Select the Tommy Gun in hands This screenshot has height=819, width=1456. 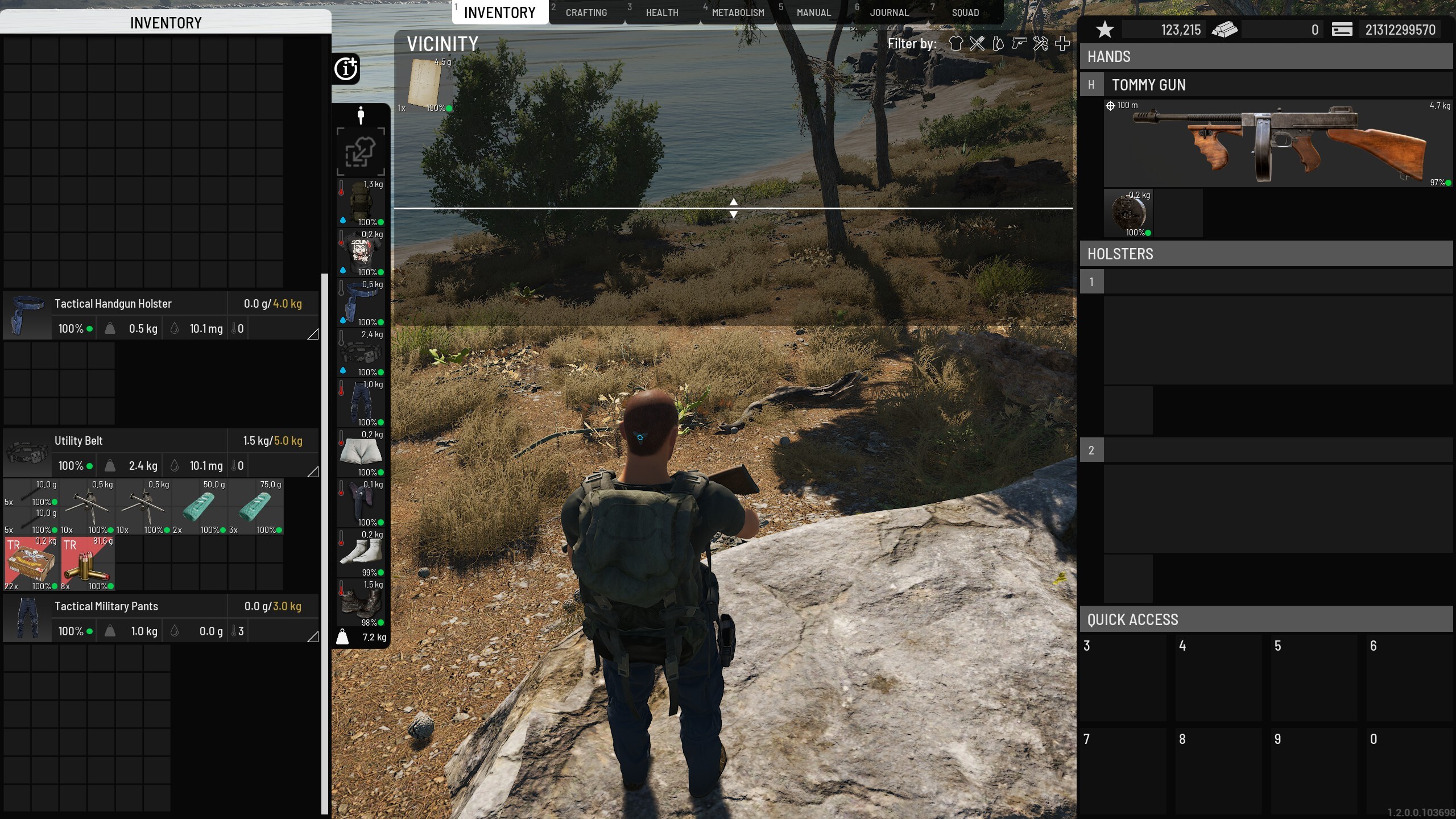[1277, 143]
